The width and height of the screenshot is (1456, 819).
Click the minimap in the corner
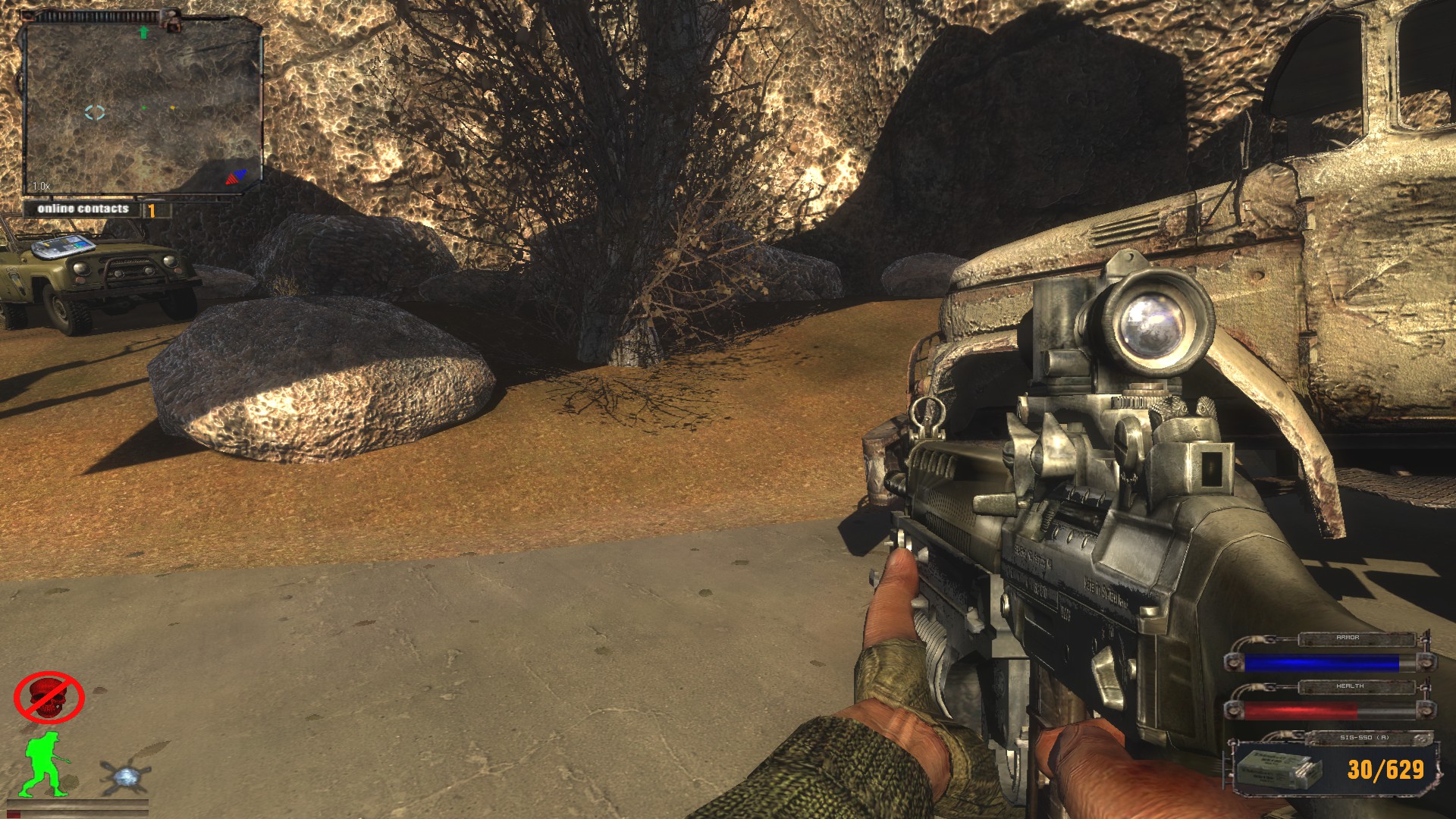tap(143, 108)
